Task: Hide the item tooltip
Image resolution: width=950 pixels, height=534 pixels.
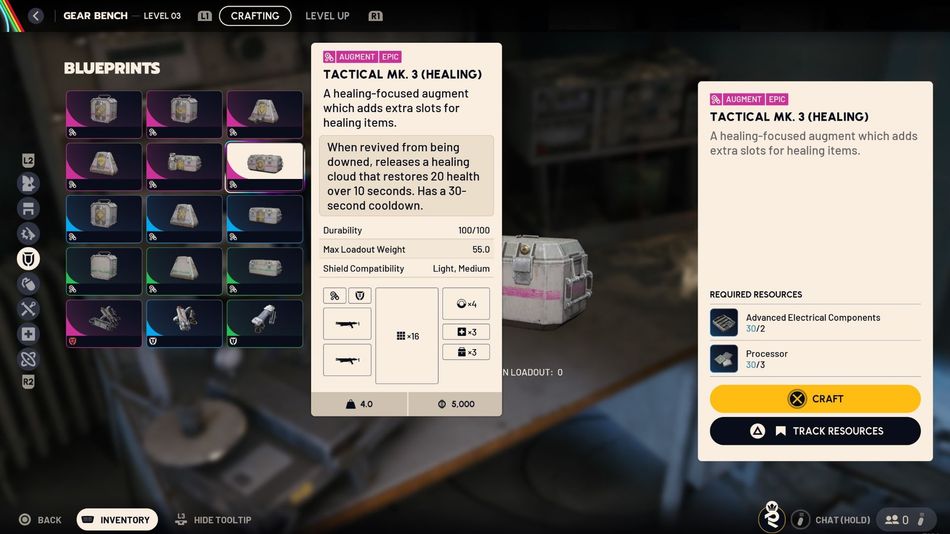Action: (x=213, y=520)
